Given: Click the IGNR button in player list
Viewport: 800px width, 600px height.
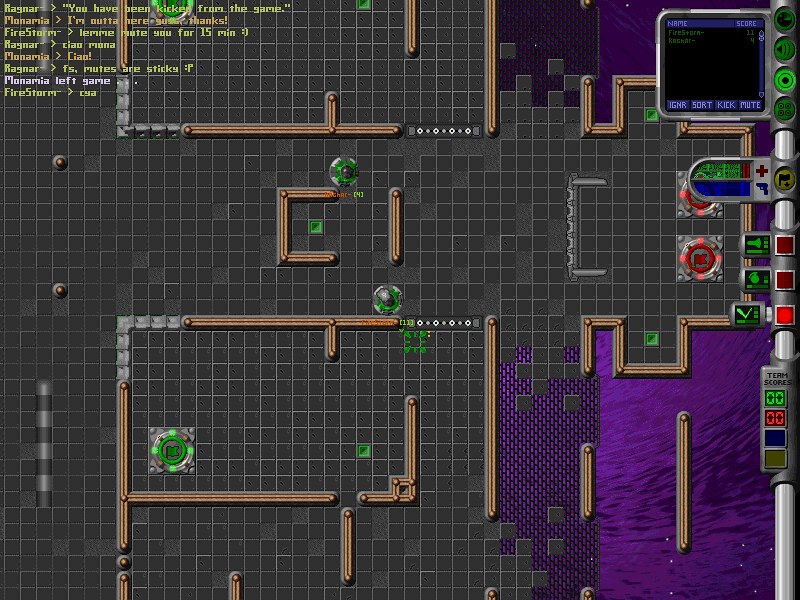Looking at the screenshot, I should pos(677,104).
